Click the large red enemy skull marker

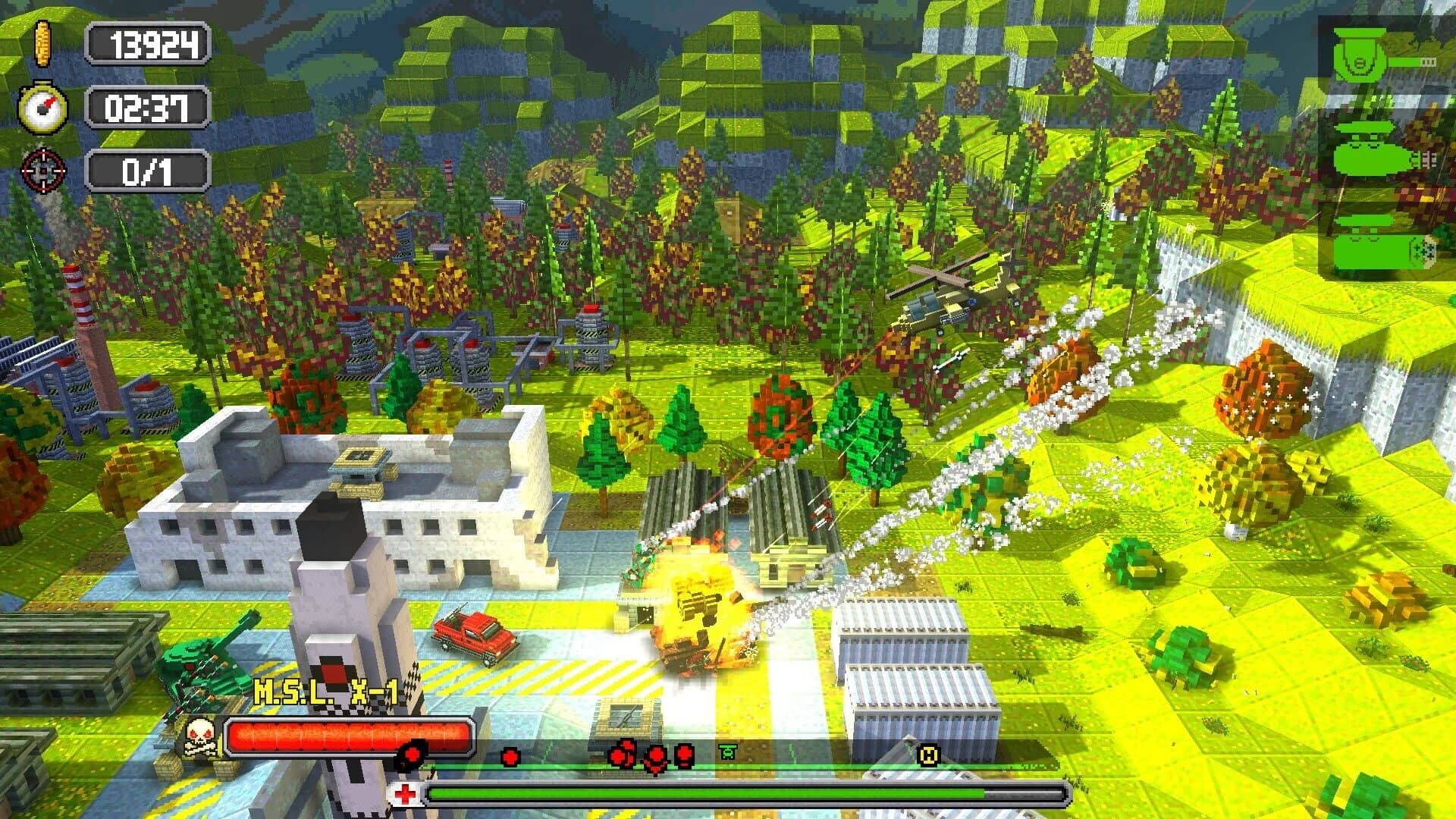[x=413, y=755]
